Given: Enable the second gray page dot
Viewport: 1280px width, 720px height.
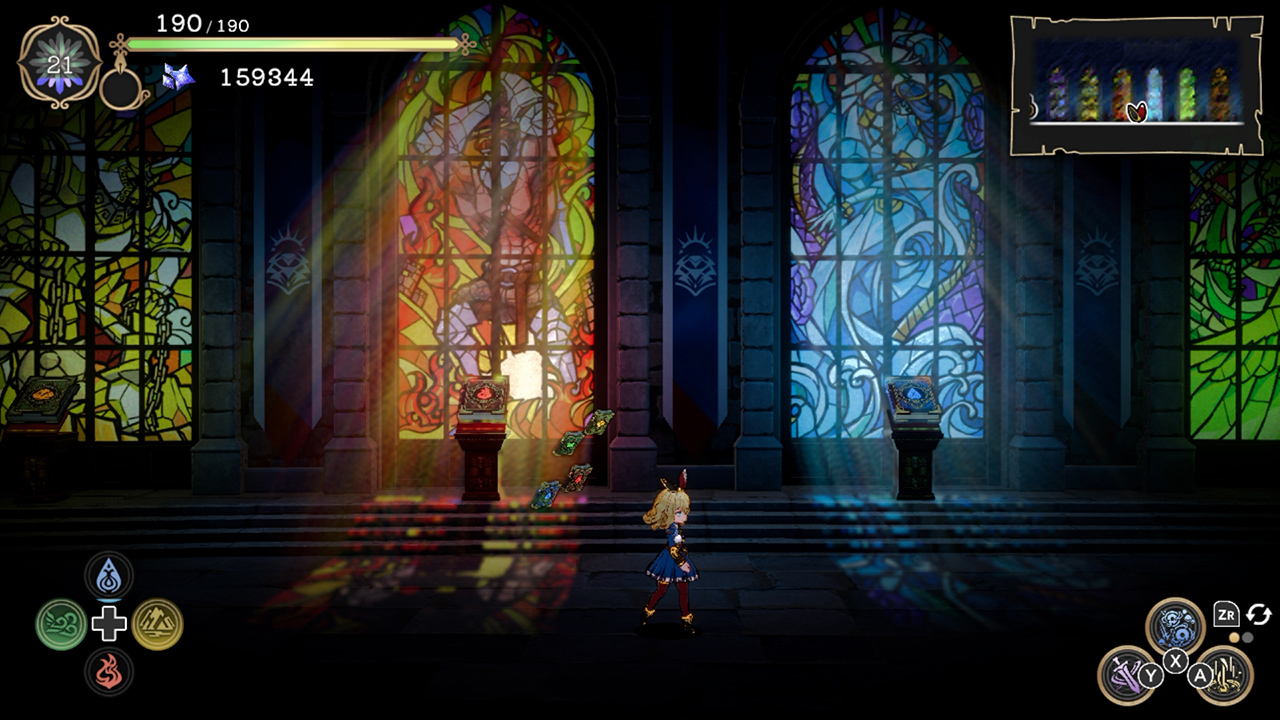Looking at the screenshot, I should click(x=1248, y=638).
